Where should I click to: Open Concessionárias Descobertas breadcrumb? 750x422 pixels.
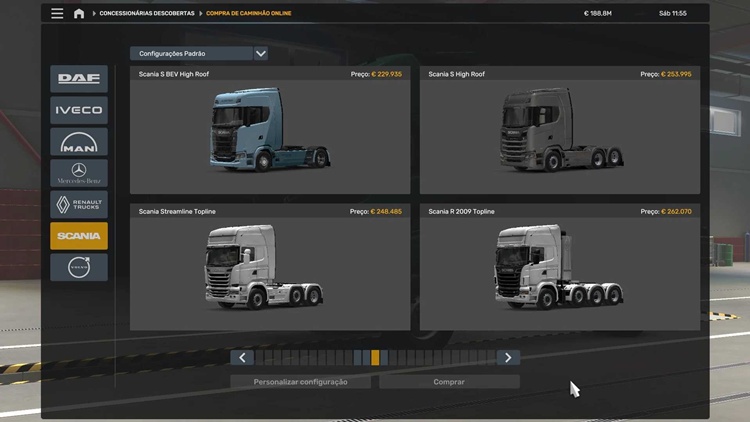pos(146,14)
